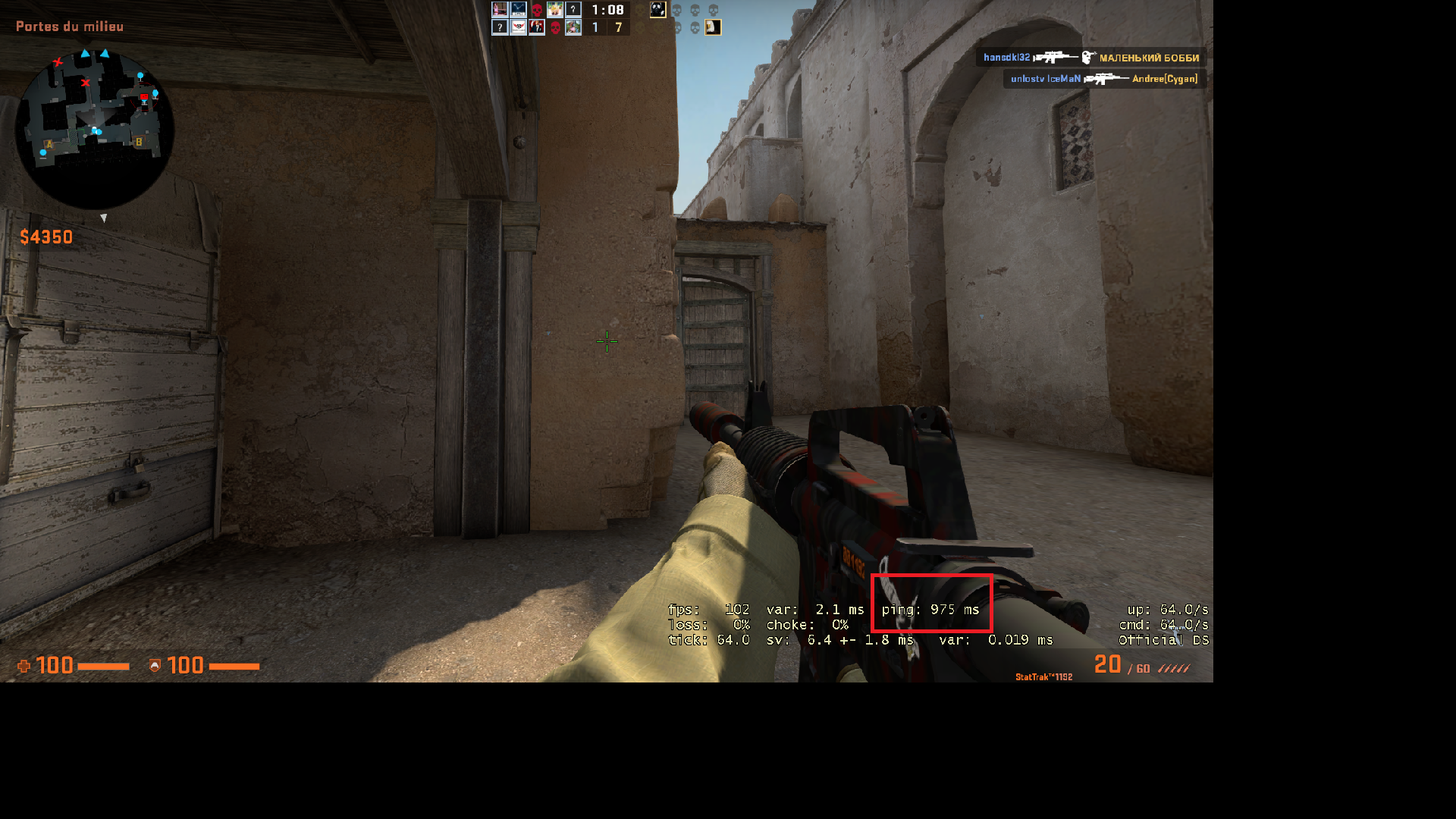Select a gray dead-player skull in the CT row

[677, 10]
